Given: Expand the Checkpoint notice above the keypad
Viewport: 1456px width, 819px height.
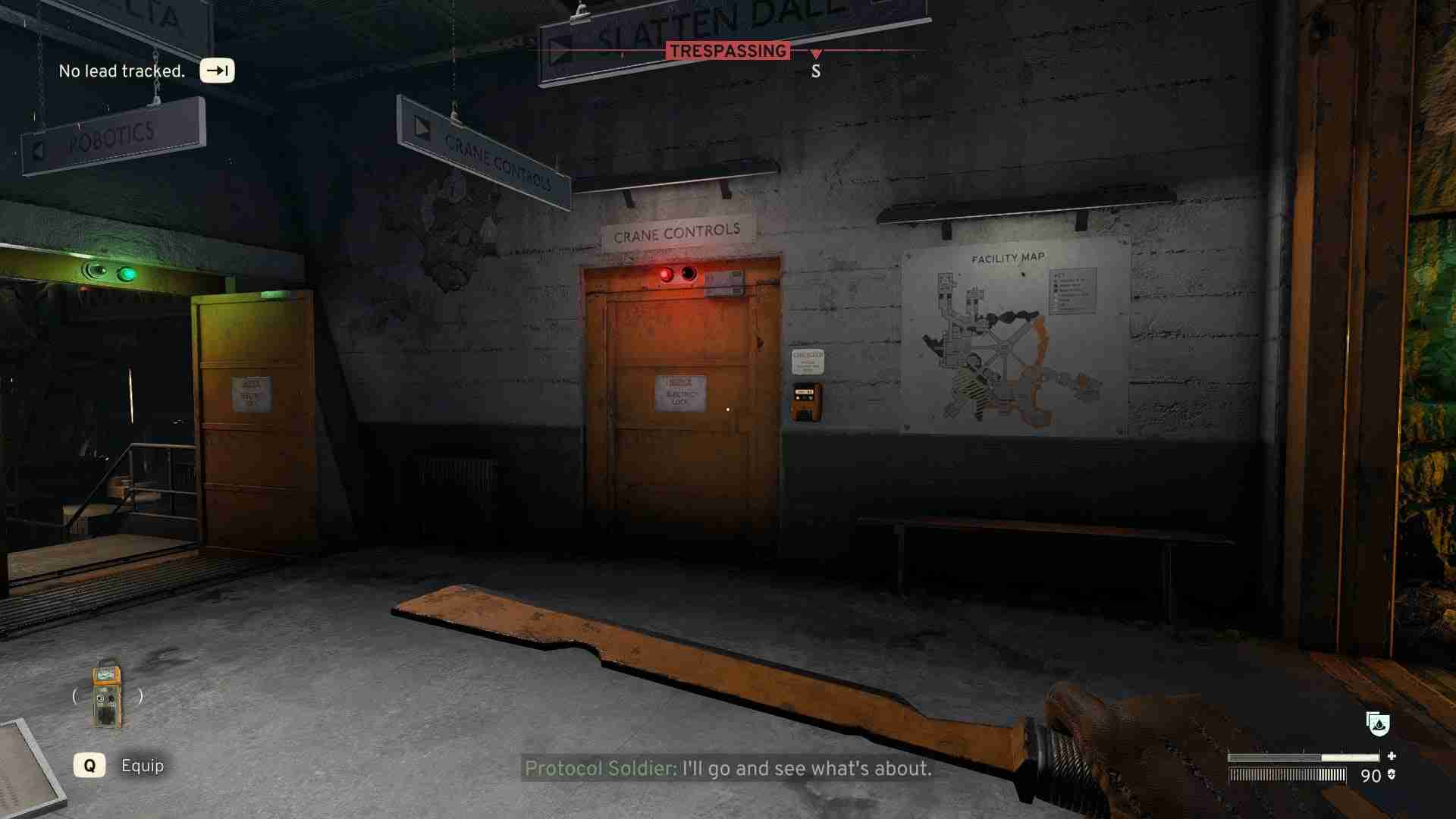Looking at the screenshot, I should click(808, 363).
